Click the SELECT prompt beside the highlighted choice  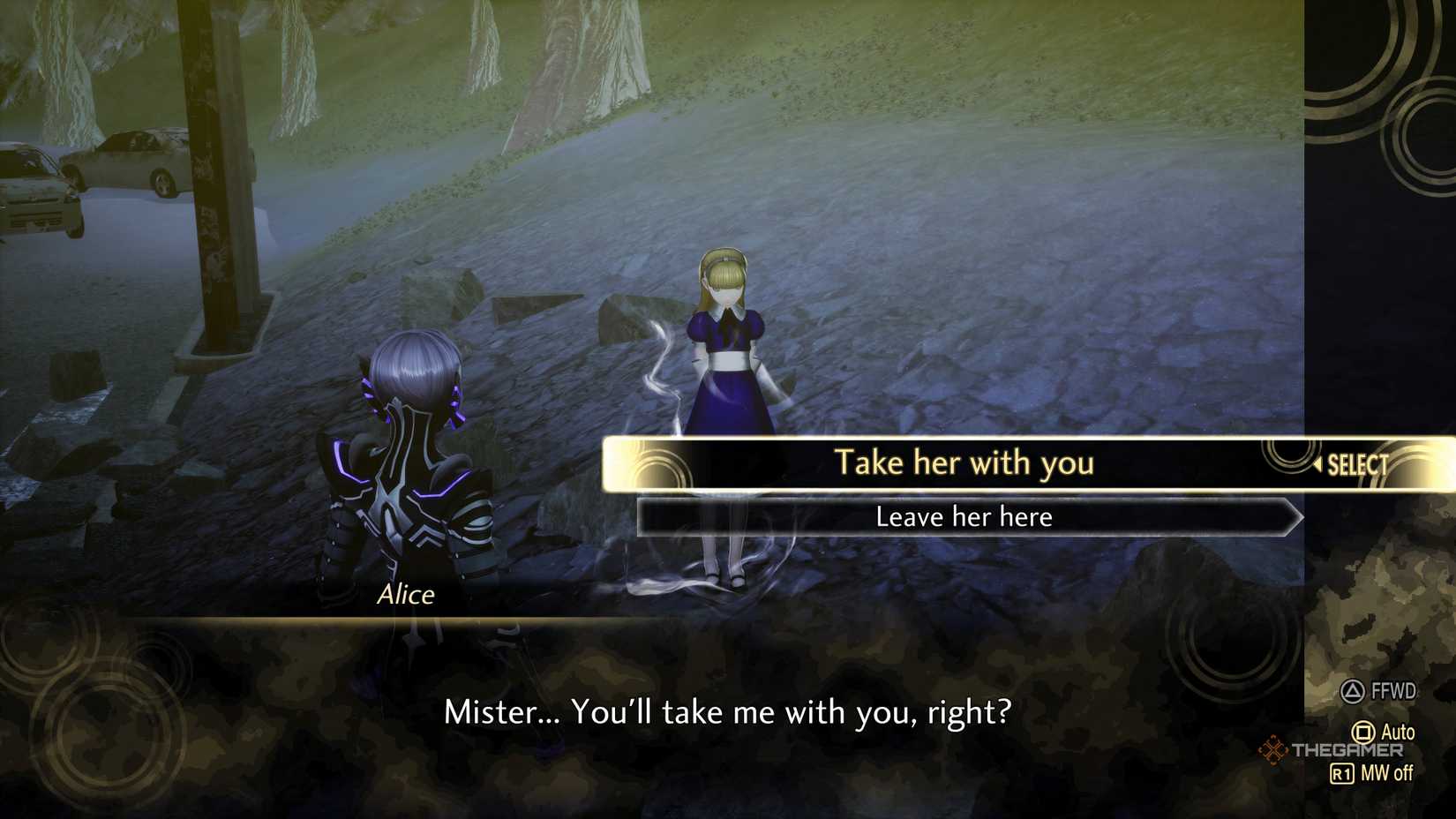(1356, 462)
